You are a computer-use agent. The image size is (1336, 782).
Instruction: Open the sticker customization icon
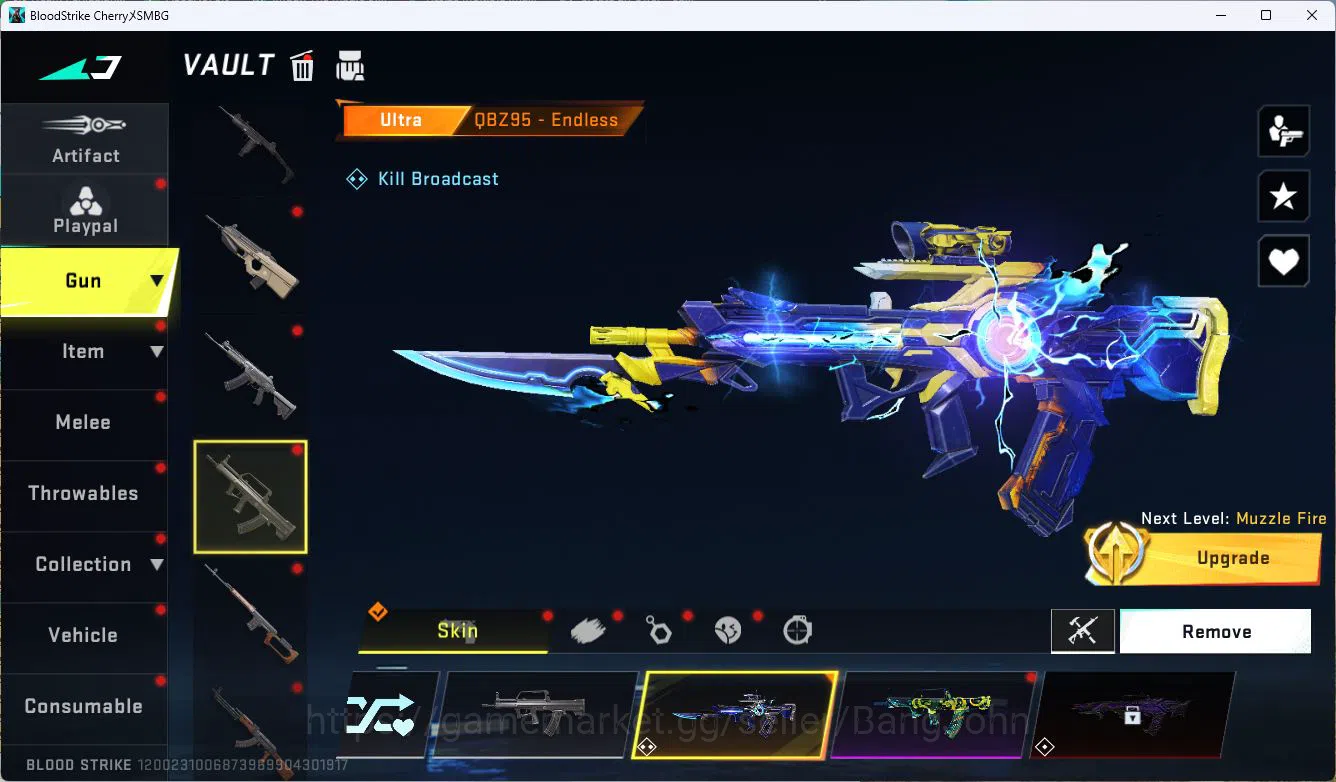[x=727, y=631]
